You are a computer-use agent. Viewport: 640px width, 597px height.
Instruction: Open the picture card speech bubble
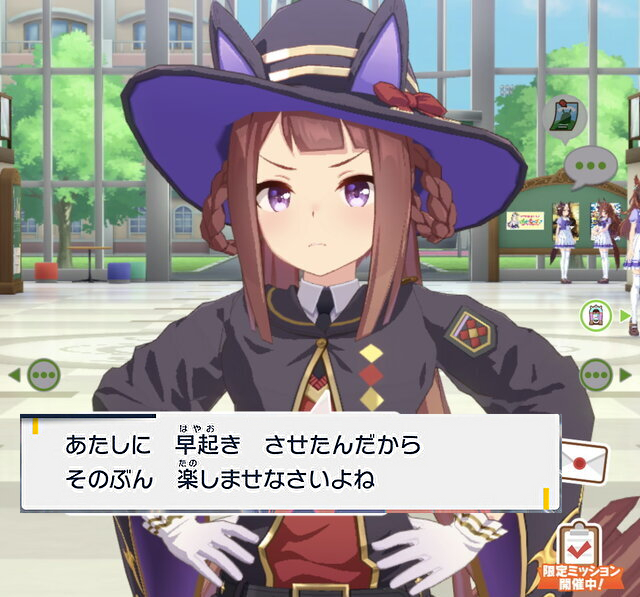pos(566,117)
